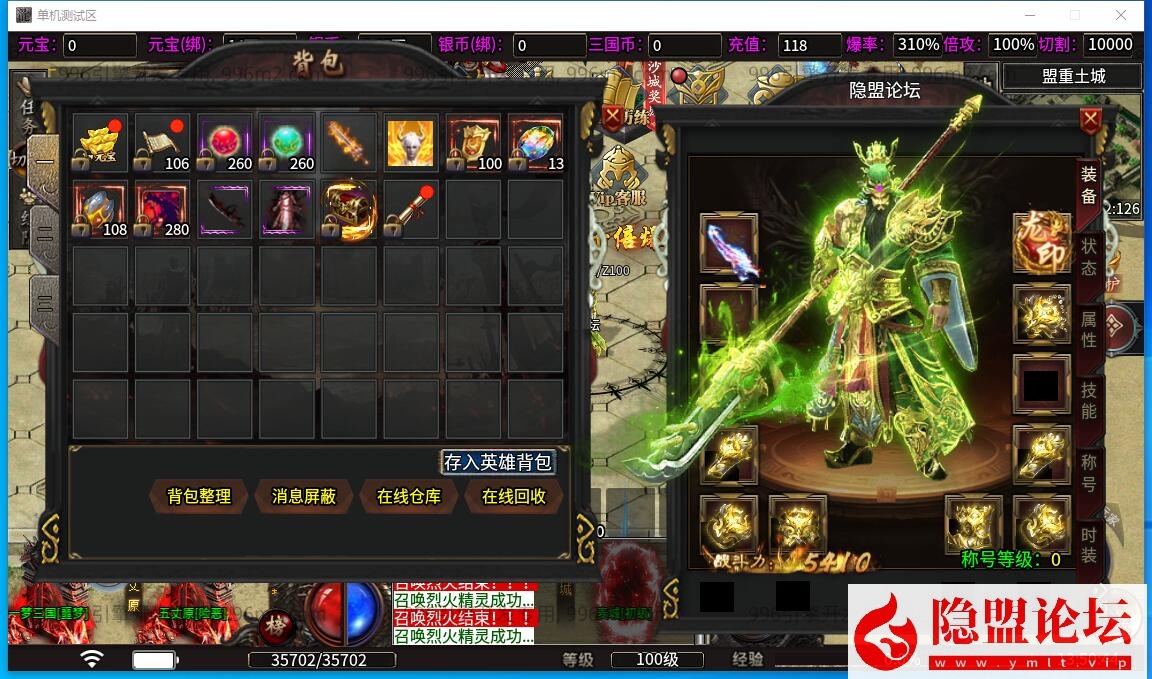
Task: Select the purple blade weapon equipment slot
Action: [x=728, y=243]
